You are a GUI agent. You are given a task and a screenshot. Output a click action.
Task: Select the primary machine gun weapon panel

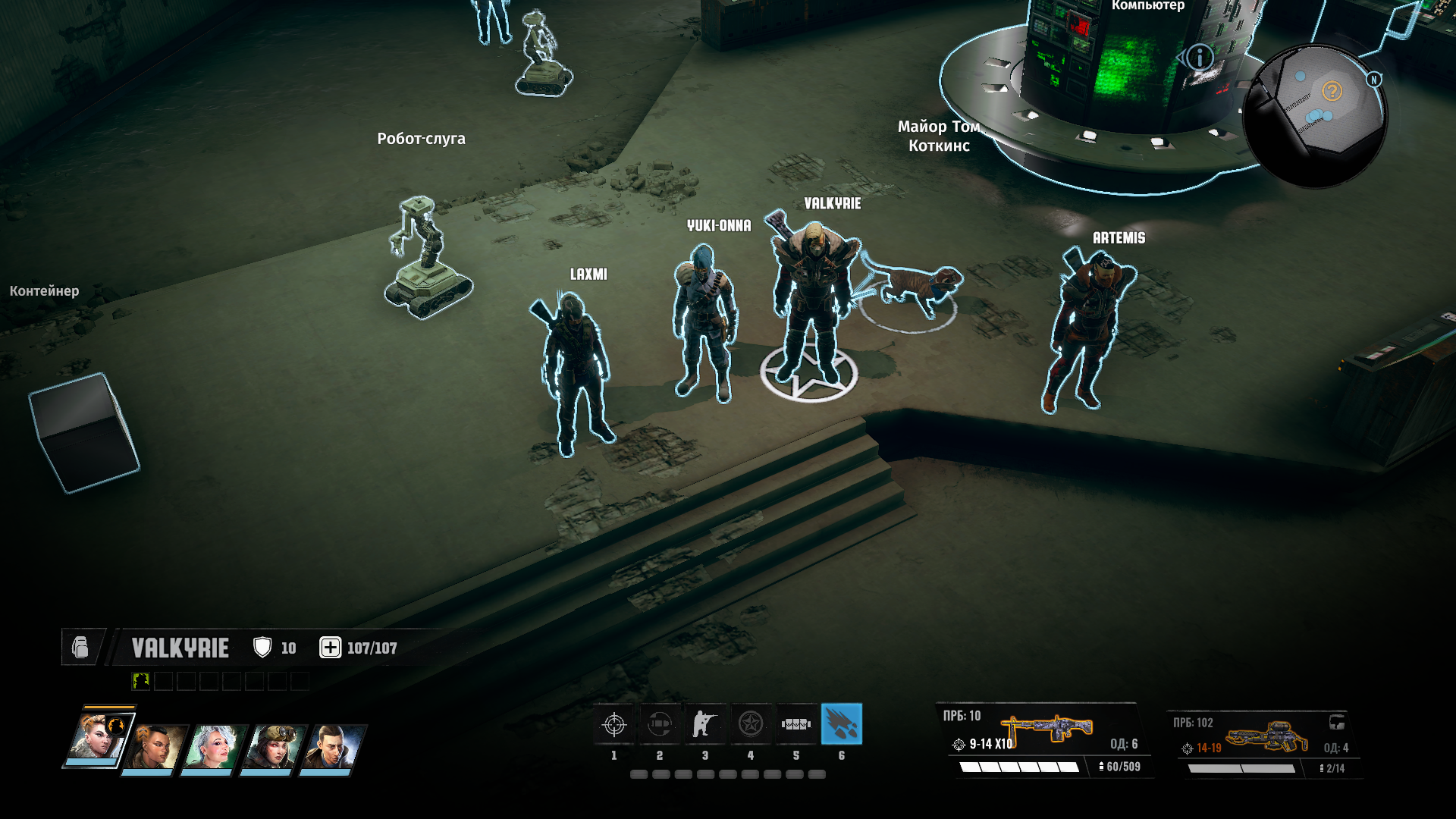[1043, 739]
